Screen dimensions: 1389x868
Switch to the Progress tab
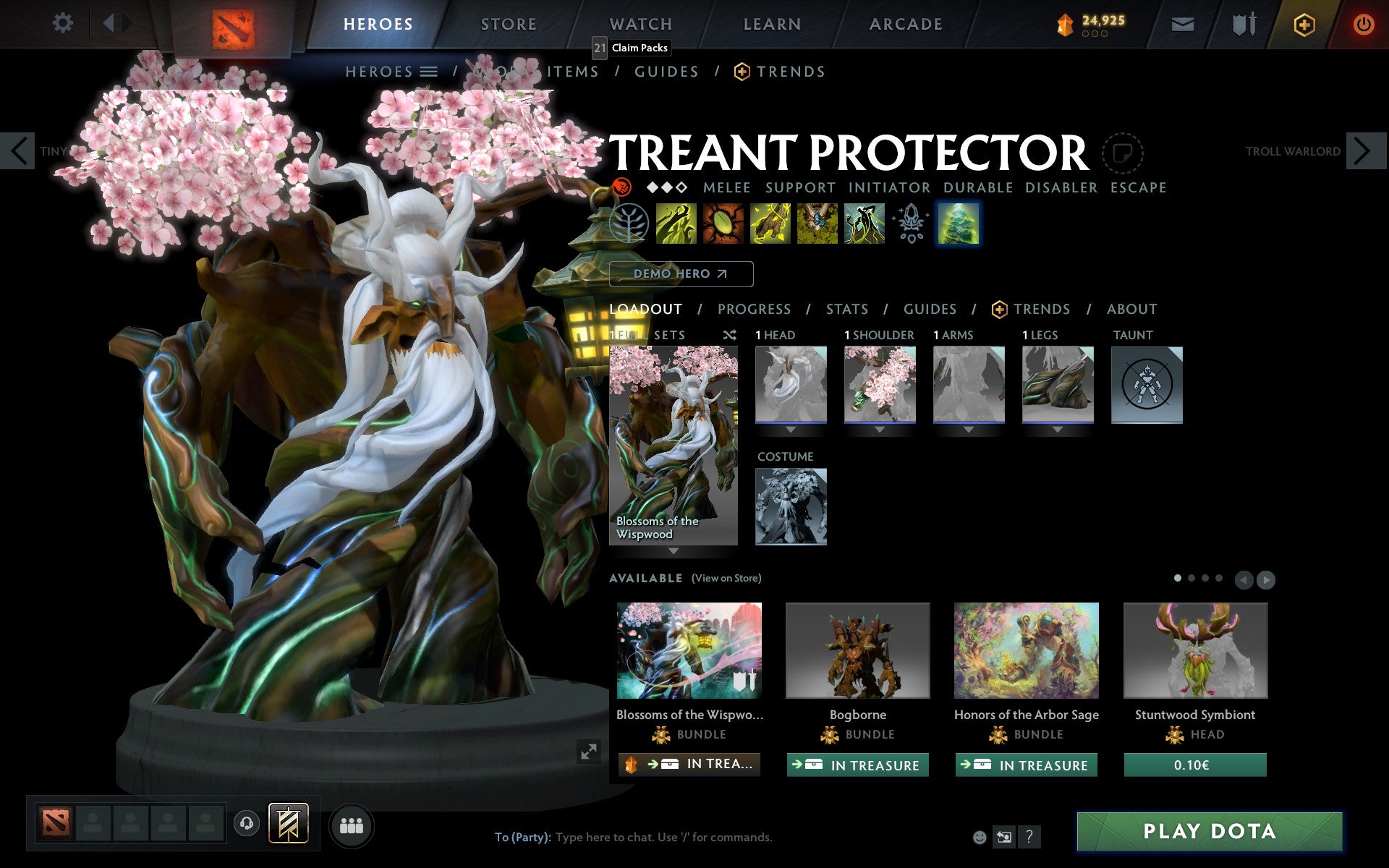point(754,309)
